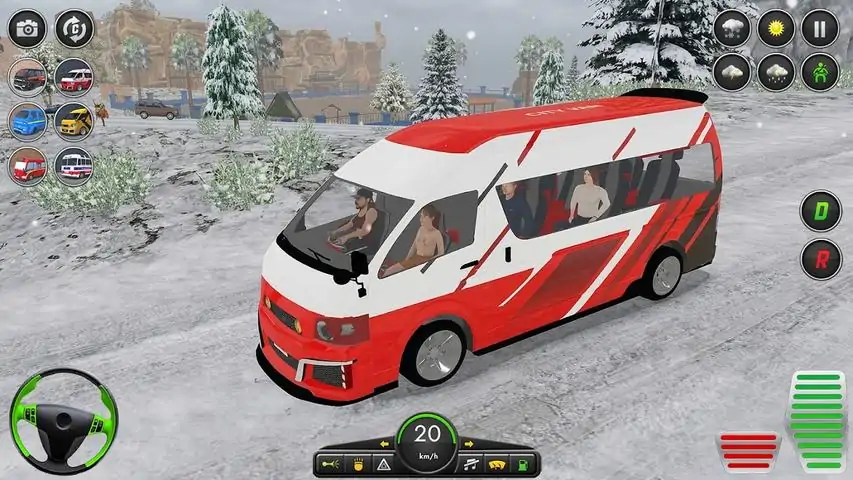Switch weather to rain

[x=775, y=72]
